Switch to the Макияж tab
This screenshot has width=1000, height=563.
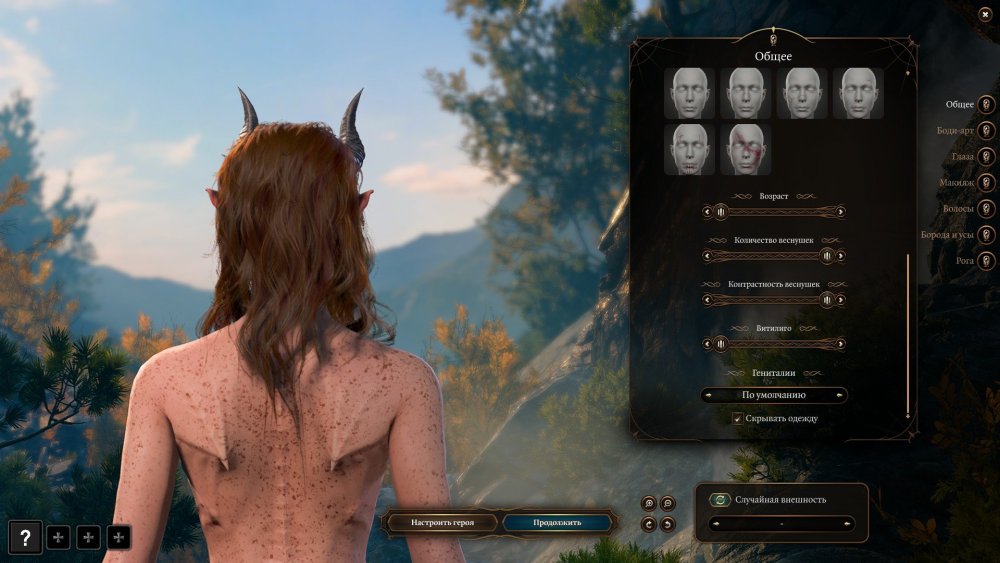986,183
